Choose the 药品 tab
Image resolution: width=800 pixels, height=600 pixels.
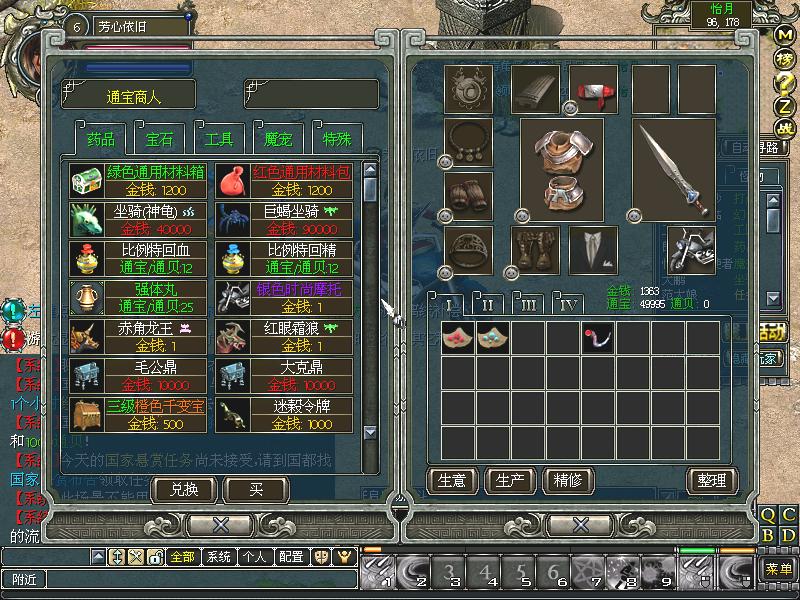pyautogui.click(x=100, y=138)
